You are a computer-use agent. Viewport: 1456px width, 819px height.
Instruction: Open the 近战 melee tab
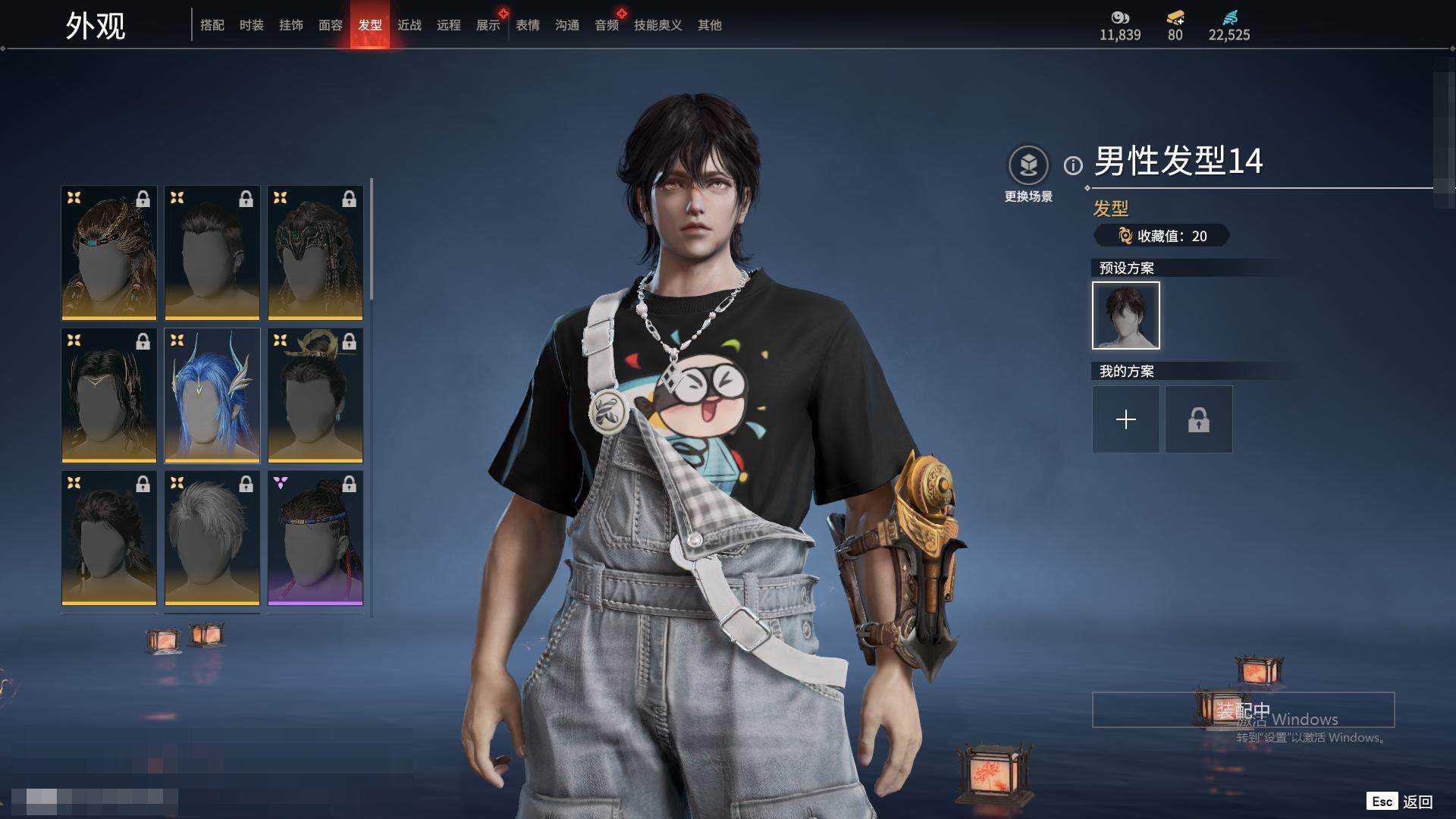click(x=409, y=25)
